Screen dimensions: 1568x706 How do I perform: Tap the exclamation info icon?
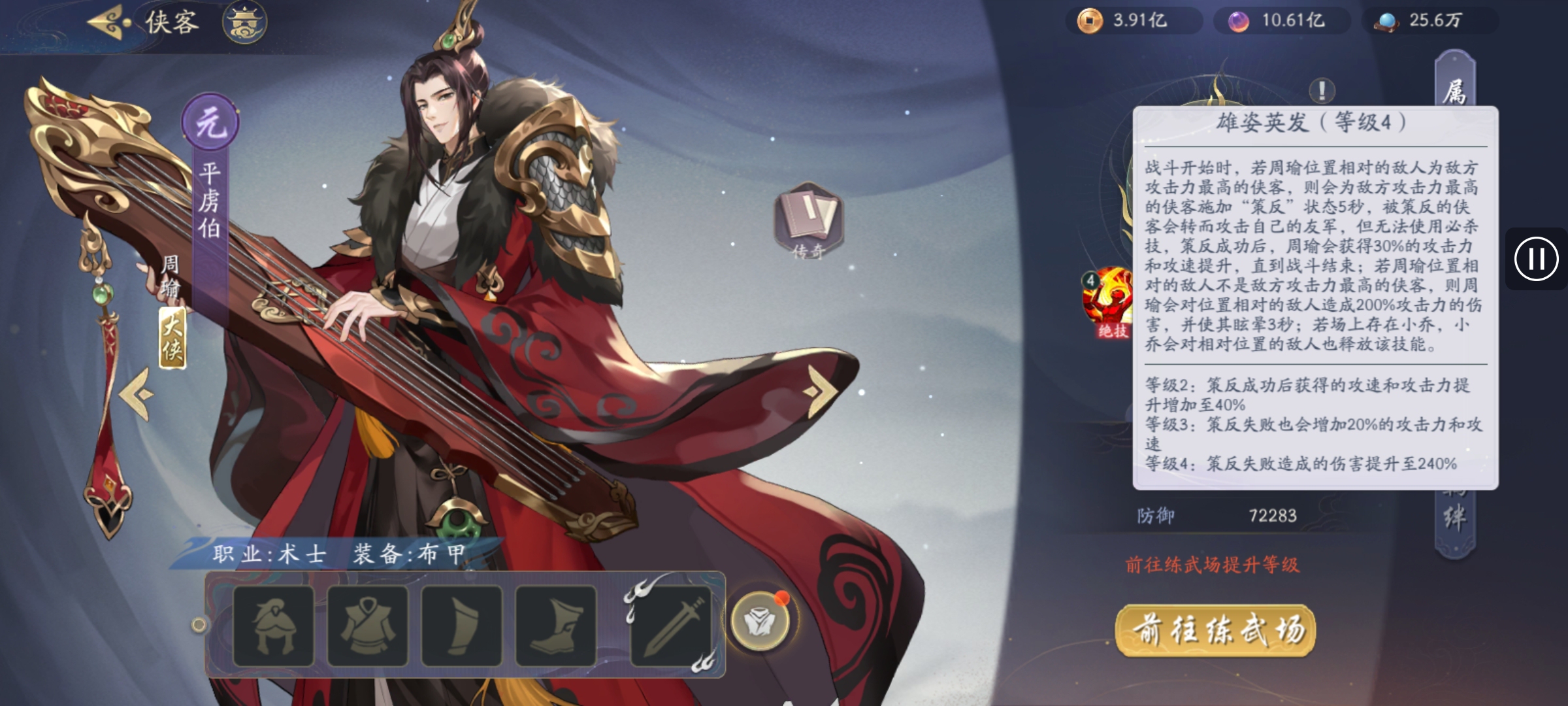(1322, 91)
